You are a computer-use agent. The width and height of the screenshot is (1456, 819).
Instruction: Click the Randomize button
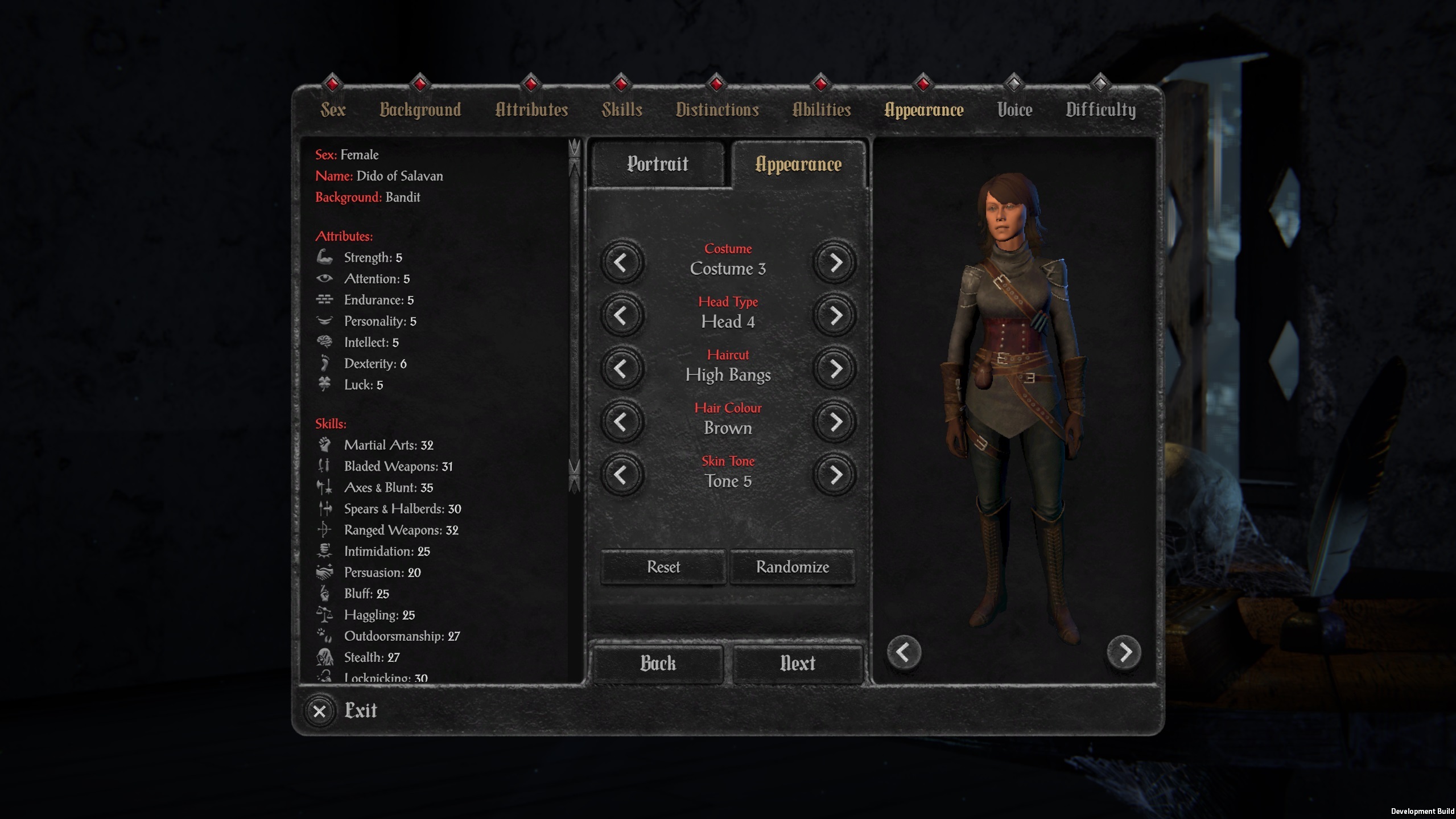792,567
